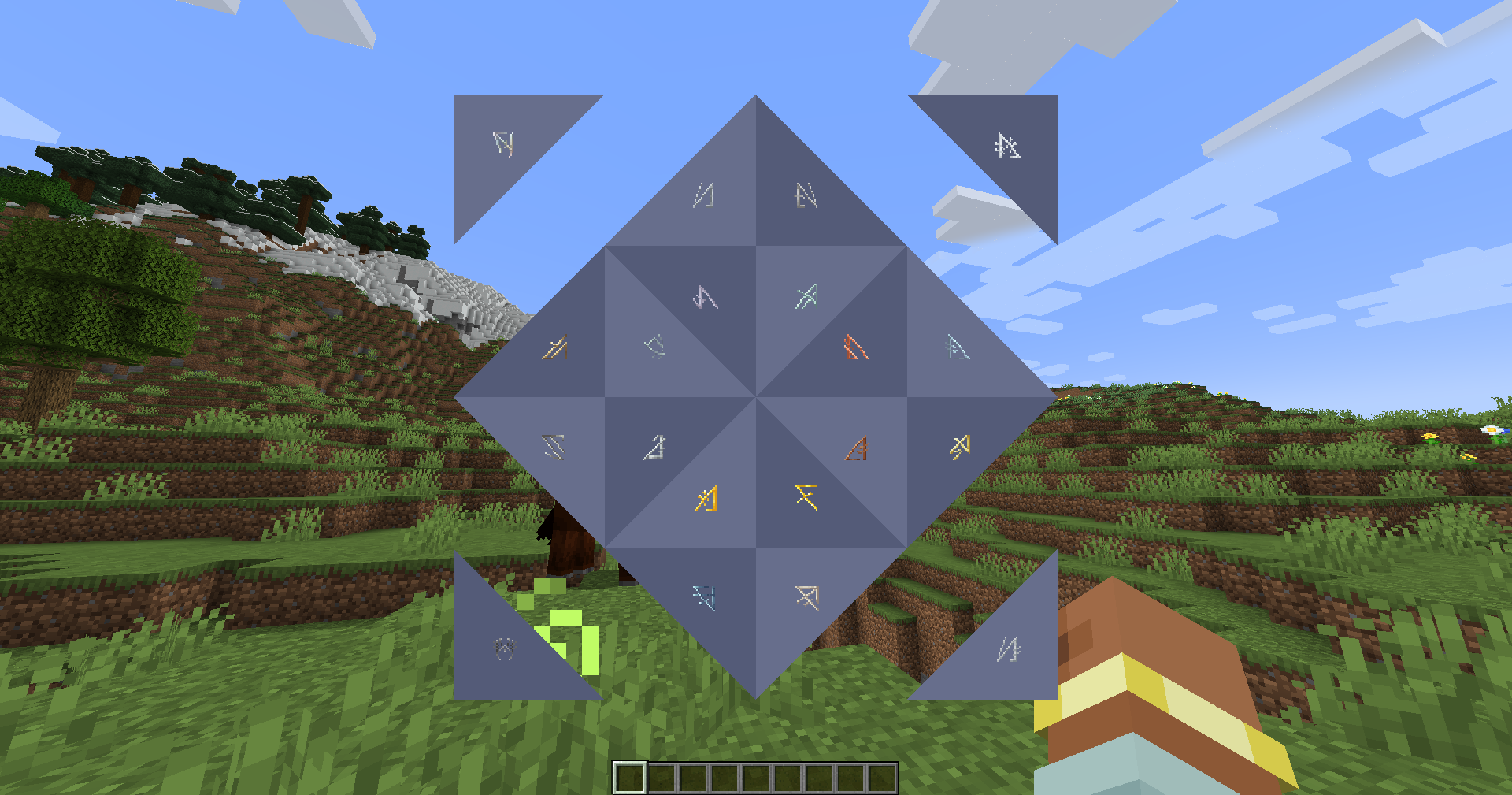Select the iron bow in the bottom-right corner triangle
Viewport: 1512px width, 795px height.
coord(1008,650)
